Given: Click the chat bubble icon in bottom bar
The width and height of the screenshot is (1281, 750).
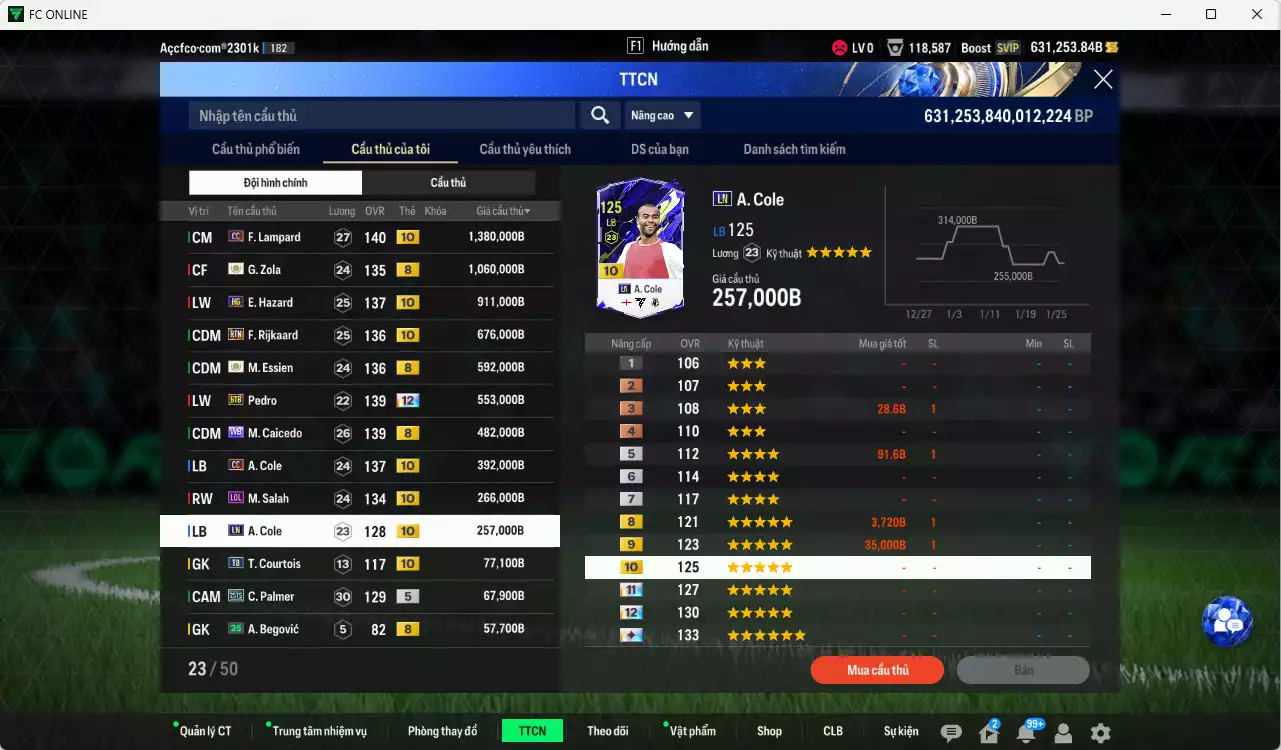Looking at the screenshot, I should [x=951, y=731].
